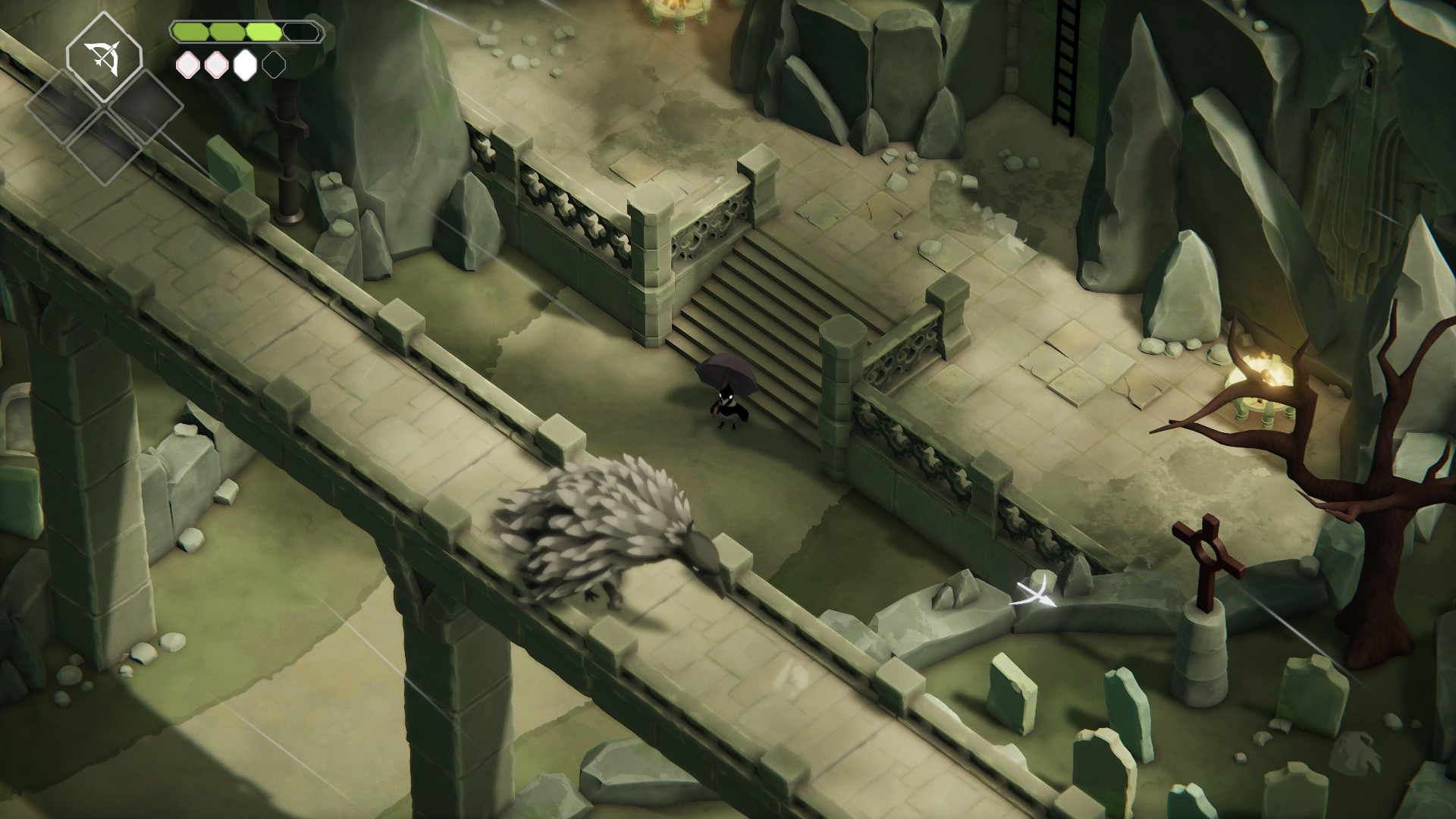Toggle the darkened health segment at bar's end

[x=300, y=33]
